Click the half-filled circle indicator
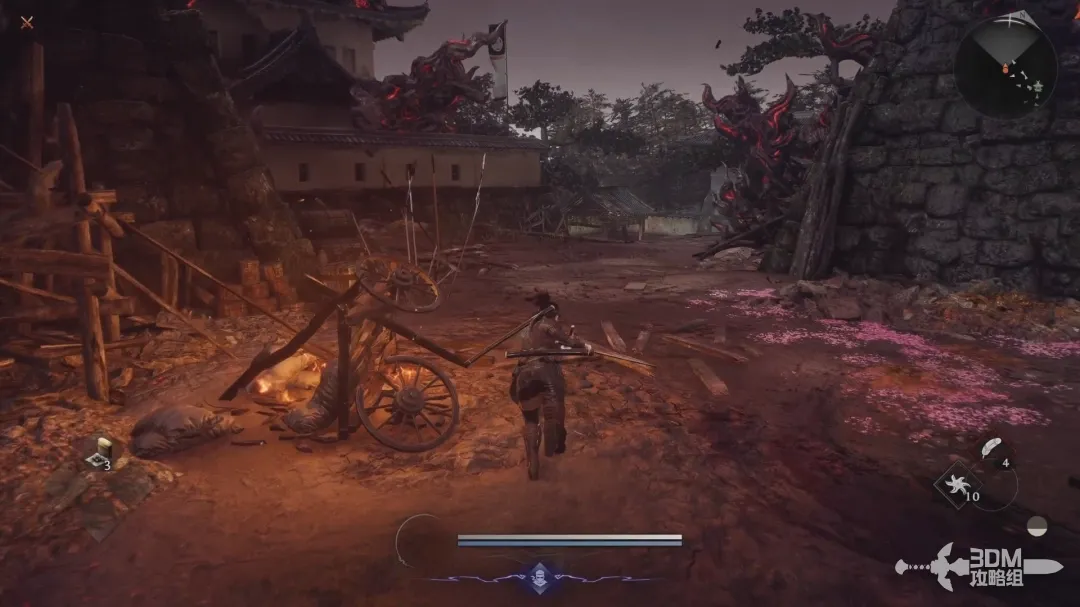 [1037, 525]
